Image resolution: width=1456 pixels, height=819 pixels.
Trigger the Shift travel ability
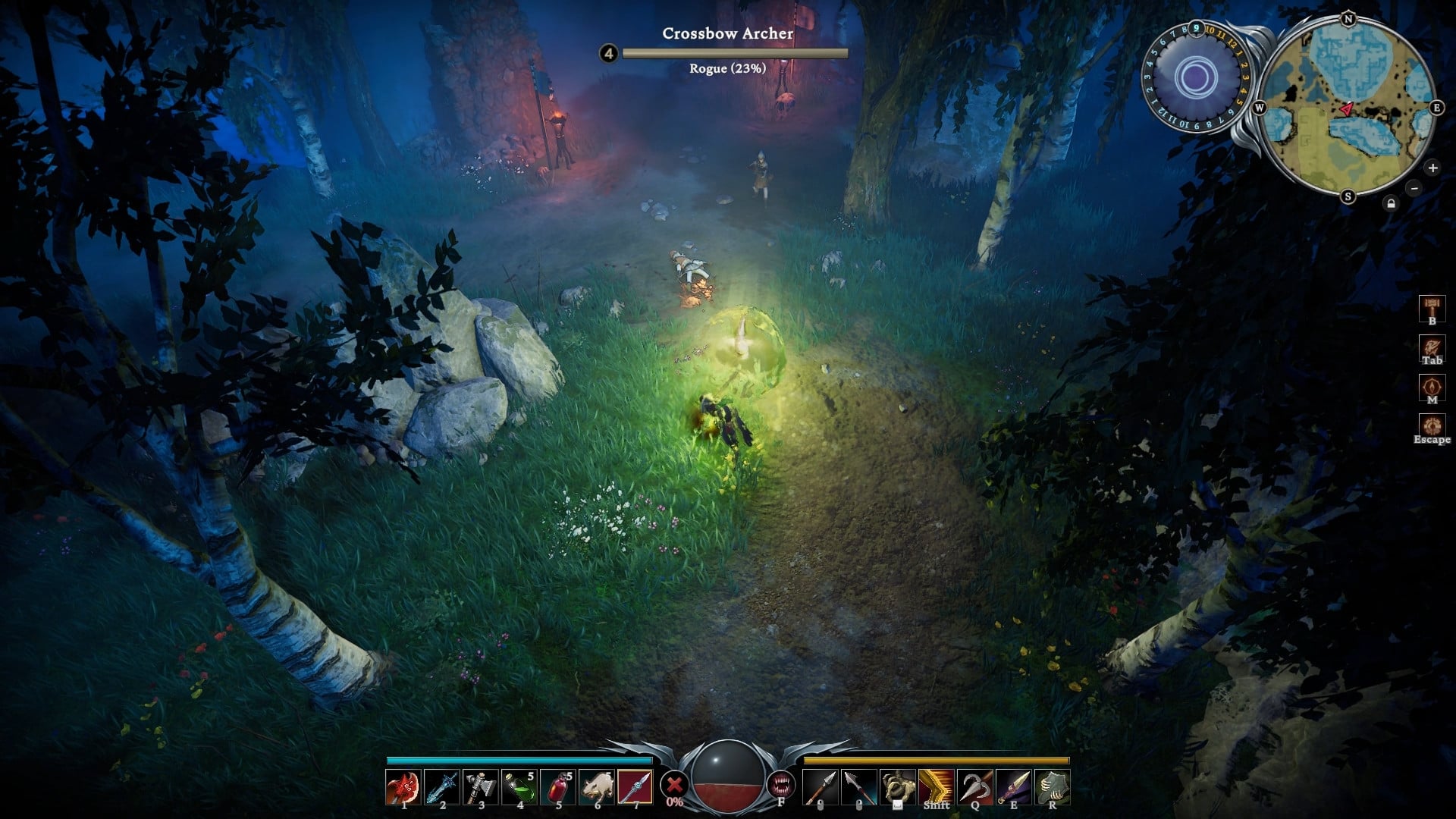tap(935, 785)
